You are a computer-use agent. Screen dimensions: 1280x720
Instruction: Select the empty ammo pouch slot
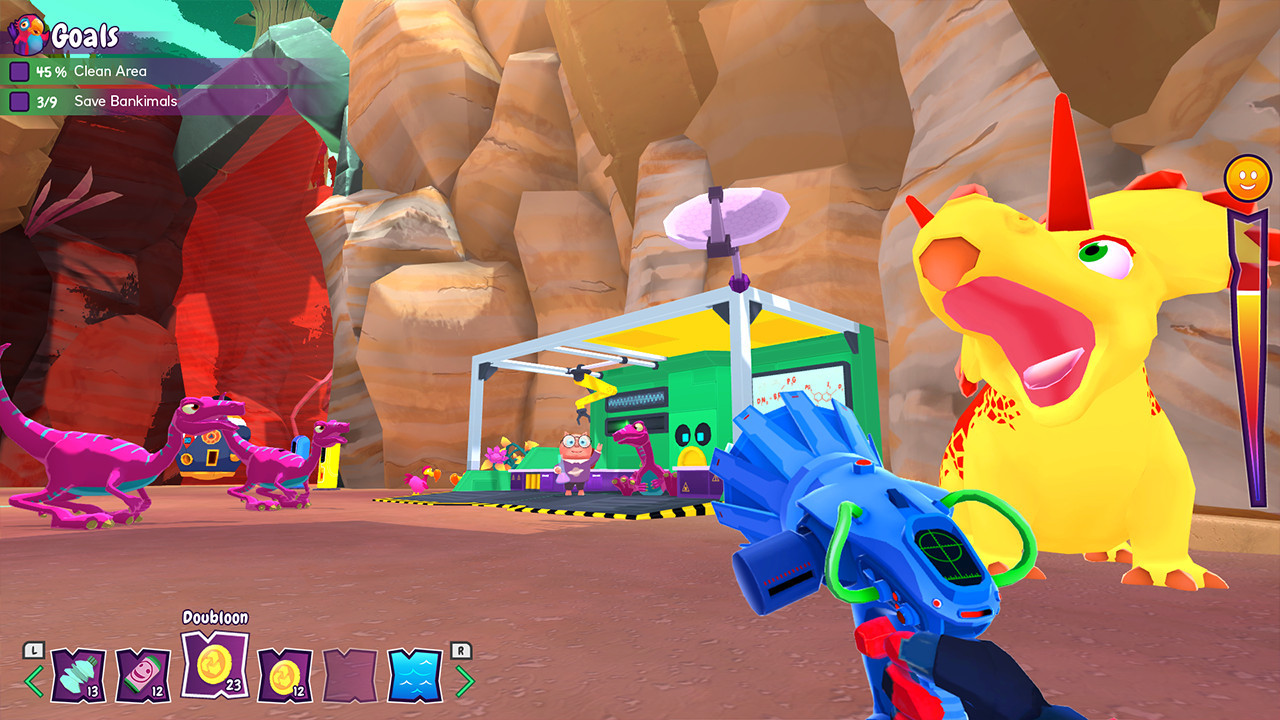click(349, 675)
